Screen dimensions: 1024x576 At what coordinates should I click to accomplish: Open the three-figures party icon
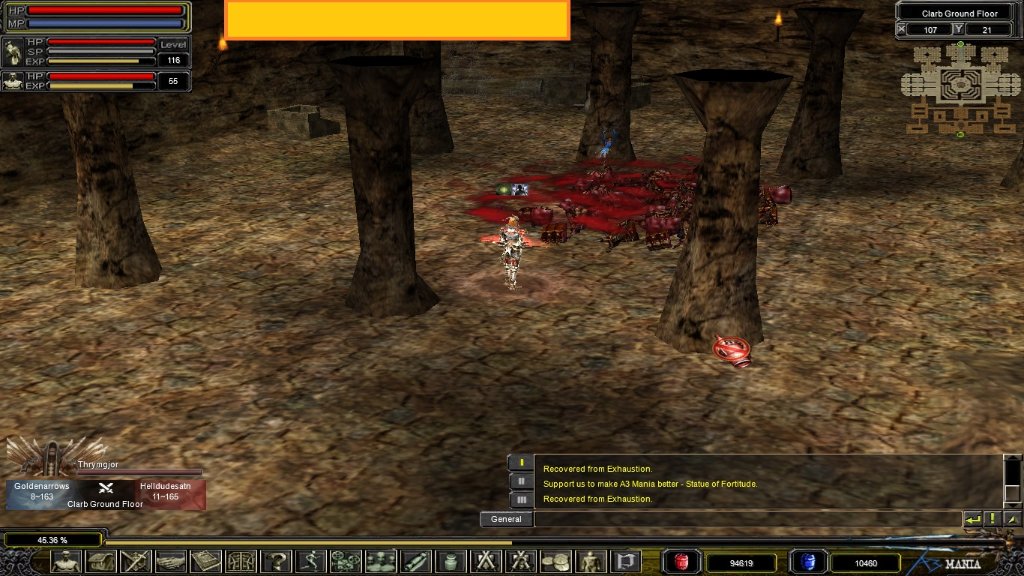[380, 562]
